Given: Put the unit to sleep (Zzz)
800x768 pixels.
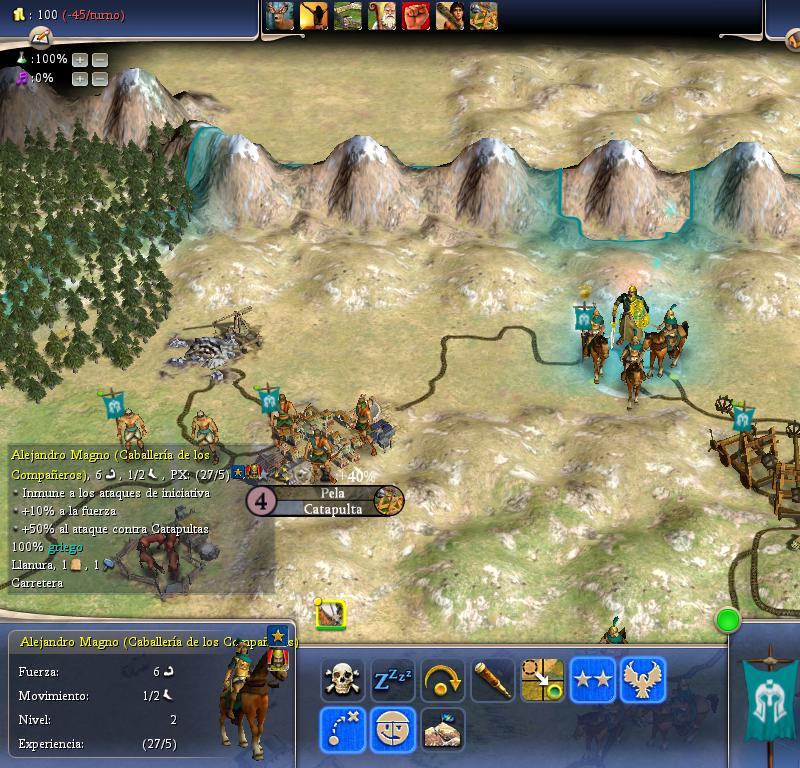Looking at the screenshot, I should [393, 680].
